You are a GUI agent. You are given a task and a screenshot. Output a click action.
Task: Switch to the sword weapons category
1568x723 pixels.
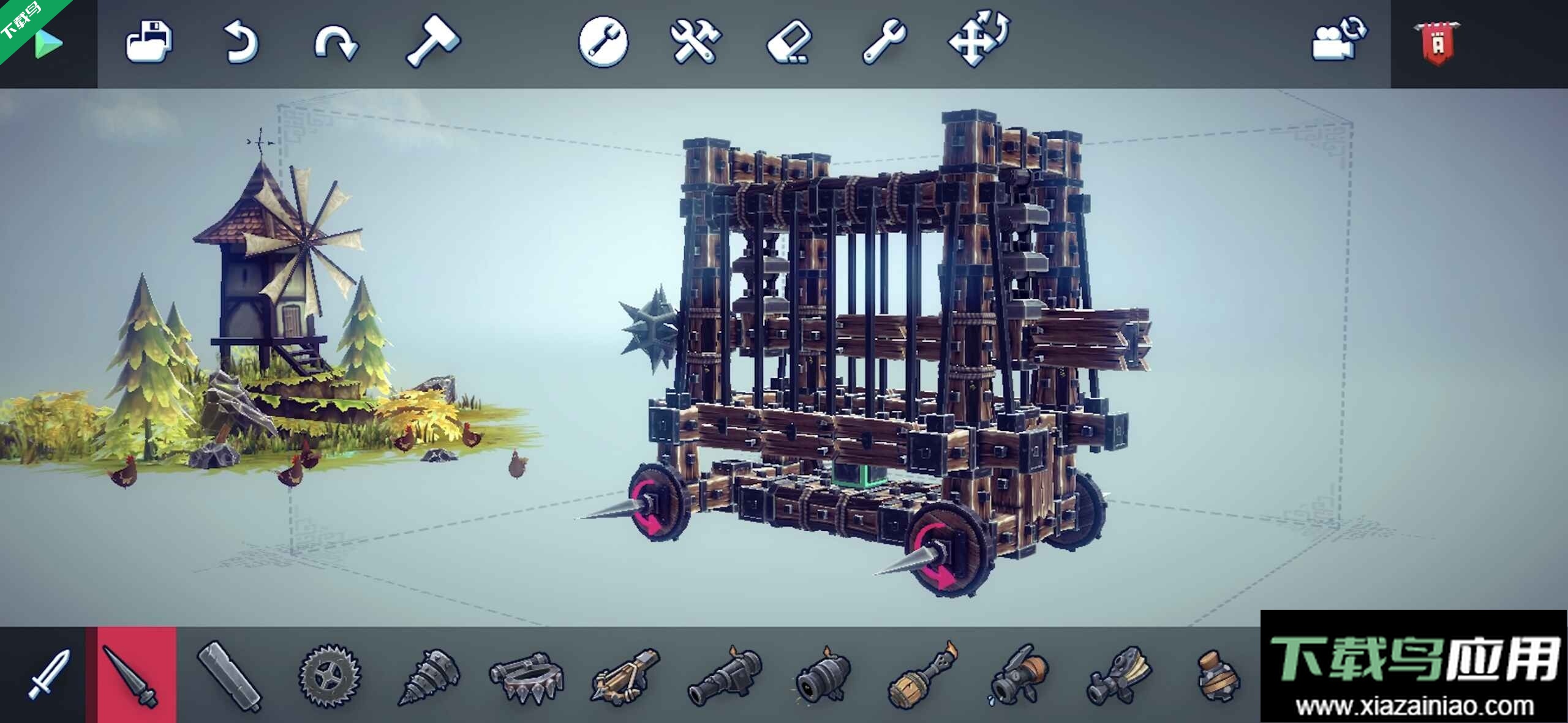coord(48,675)
